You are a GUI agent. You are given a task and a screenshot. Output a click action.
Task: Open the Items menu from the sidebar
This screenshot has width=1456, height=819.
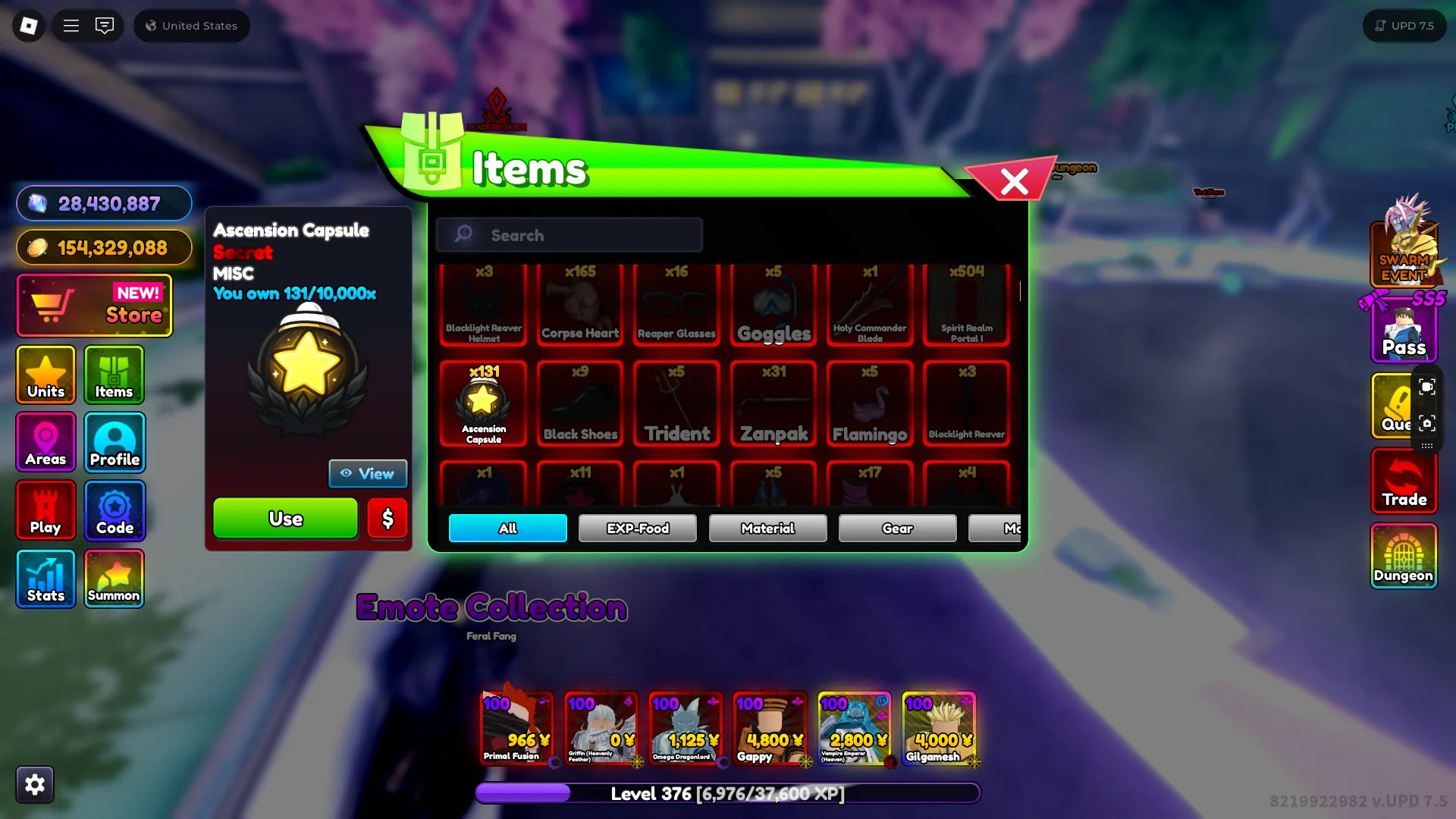coord(114,375)
